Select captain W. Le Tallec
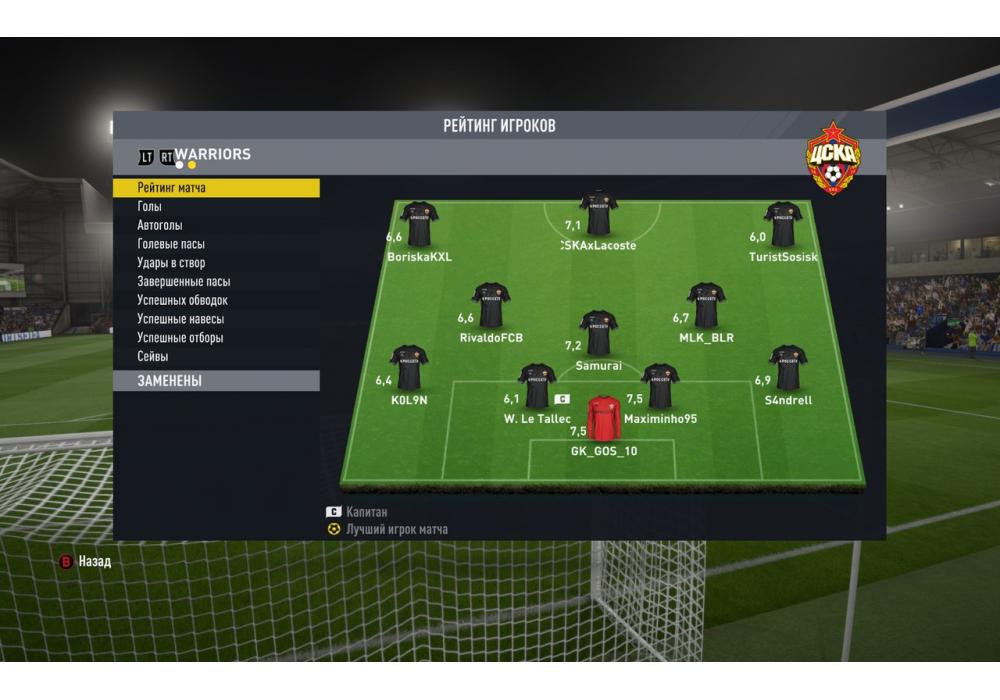Viewport: 1000px width, 700px height. 537,387
